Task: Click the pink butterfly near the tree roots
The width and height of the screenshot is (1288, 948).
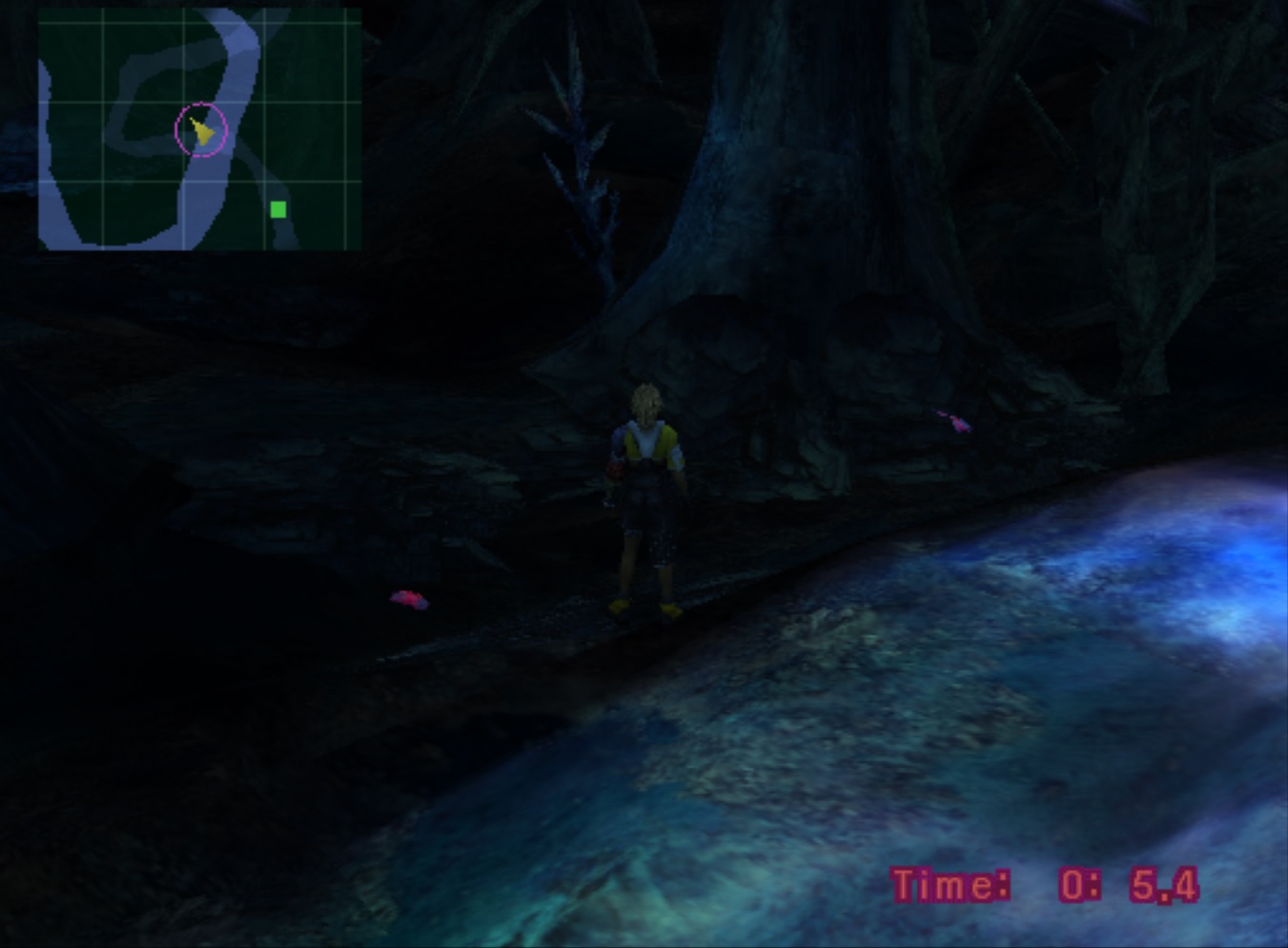Action: point(951,420)
